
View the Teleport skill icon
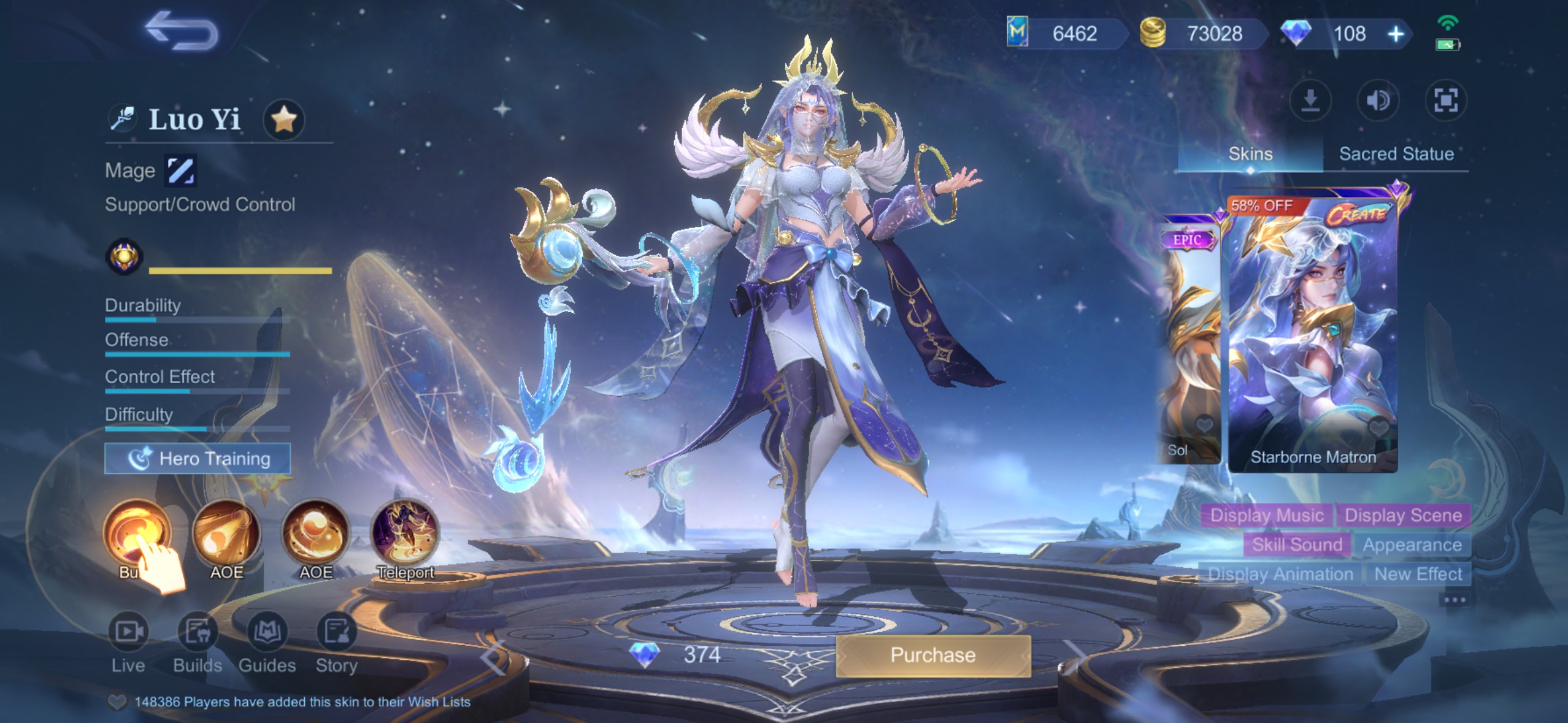point(405,535)
